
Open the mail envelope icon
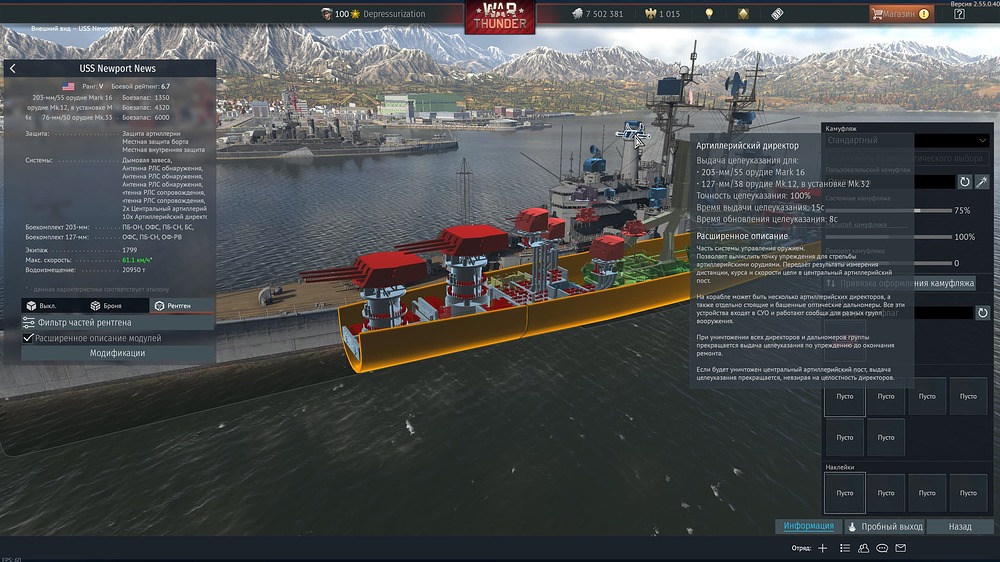900,548
